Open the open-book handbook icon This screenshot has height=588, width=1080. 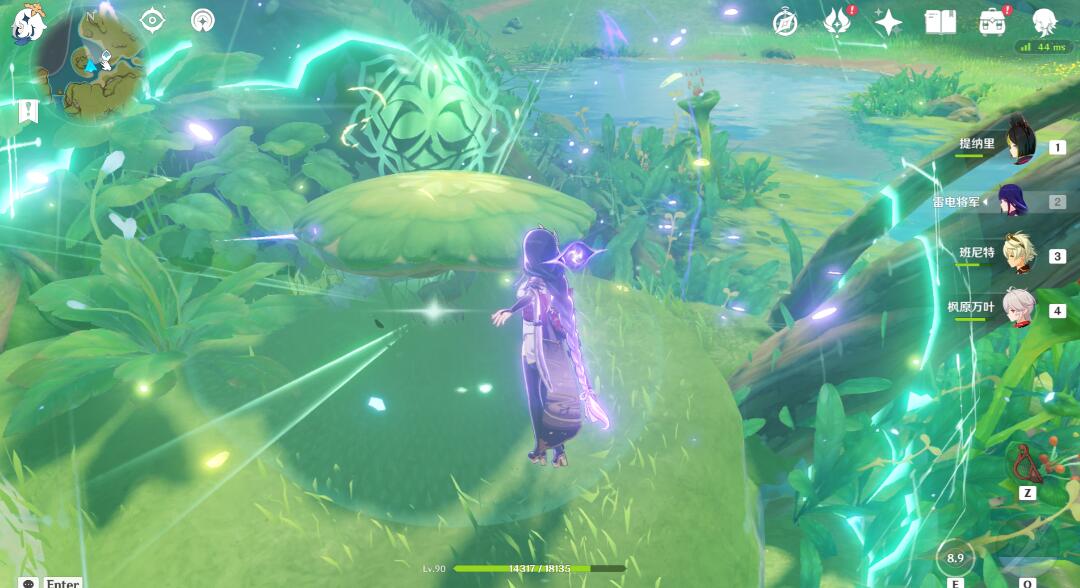pyautogui.click(x=940, y=22)
